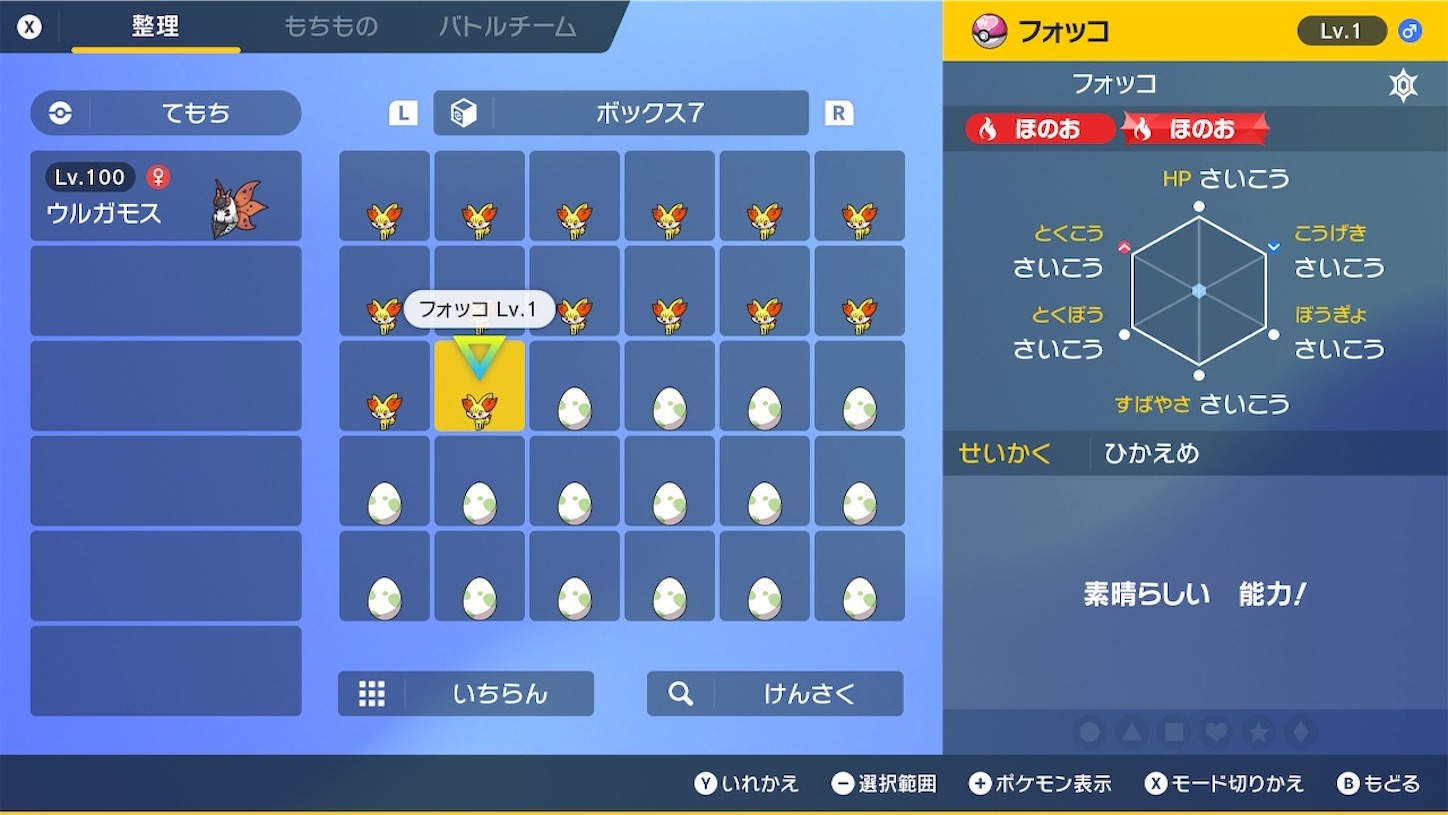This screenshot has width=1448, height=815.
Task: Click the Tera type icon in the summary panel
Action: coord(1403,85)
